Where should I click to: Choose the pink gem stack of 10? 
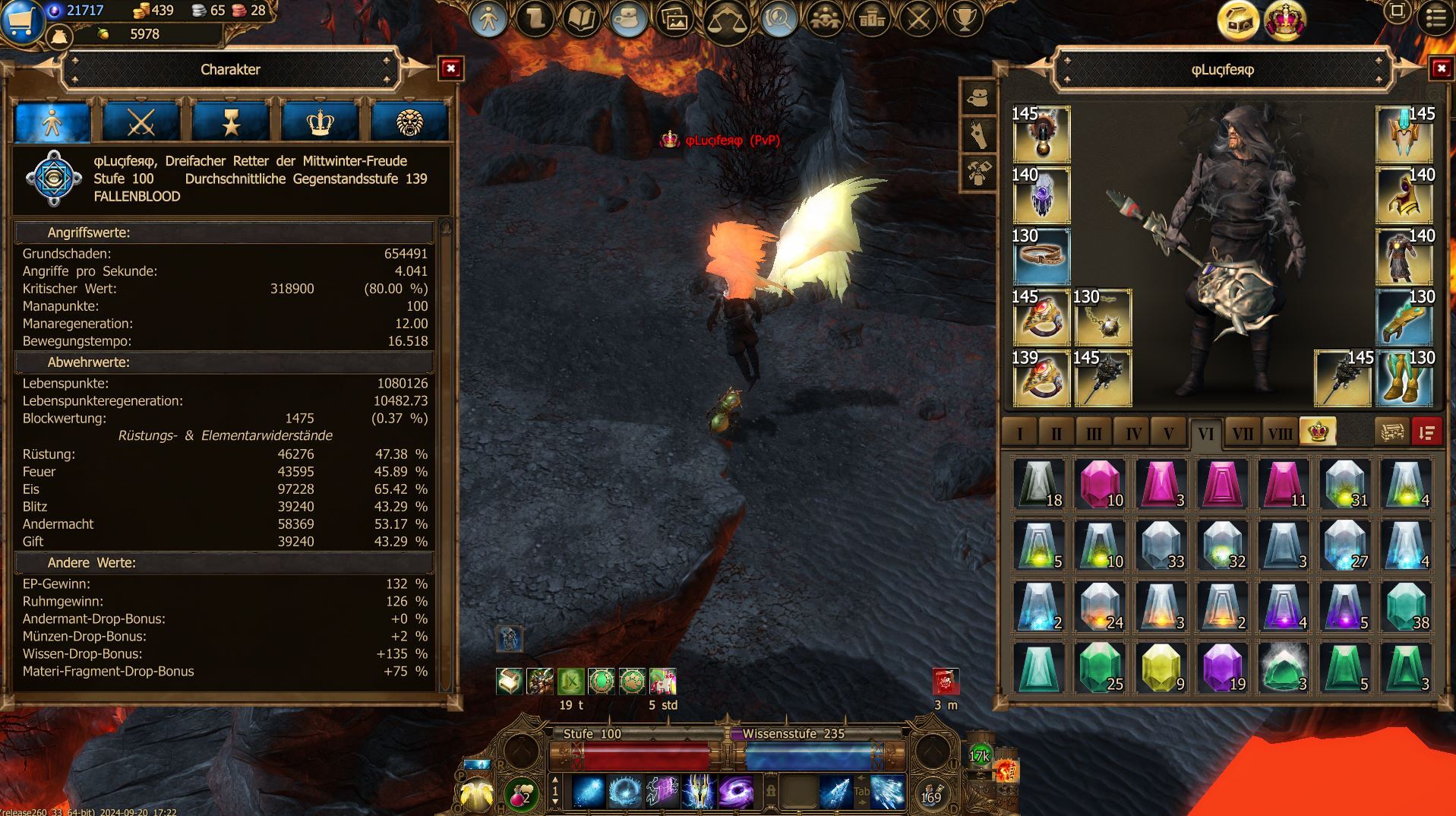pos(1100,484)
